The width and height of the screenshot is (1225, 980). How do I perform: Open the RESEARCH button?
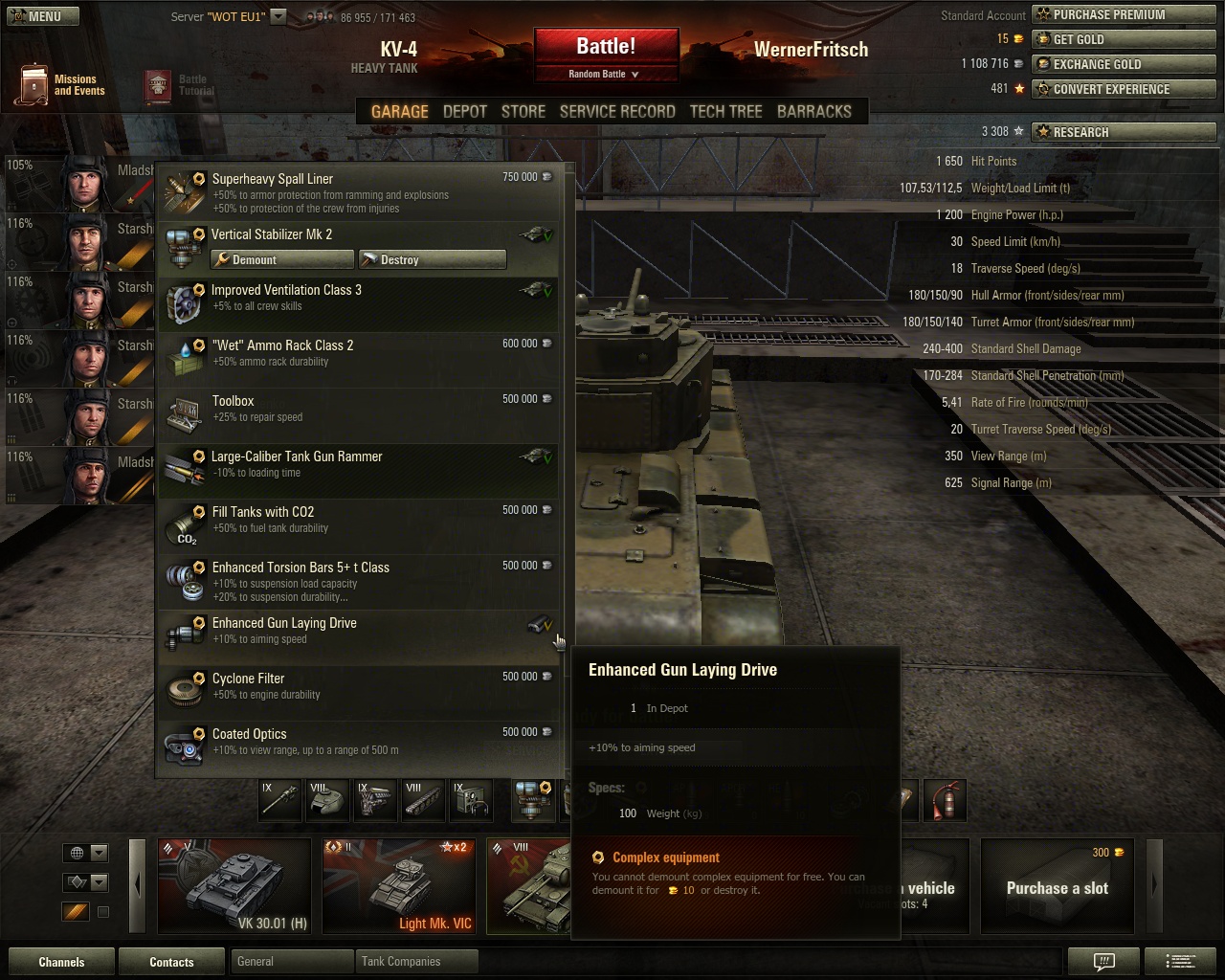1124,132
